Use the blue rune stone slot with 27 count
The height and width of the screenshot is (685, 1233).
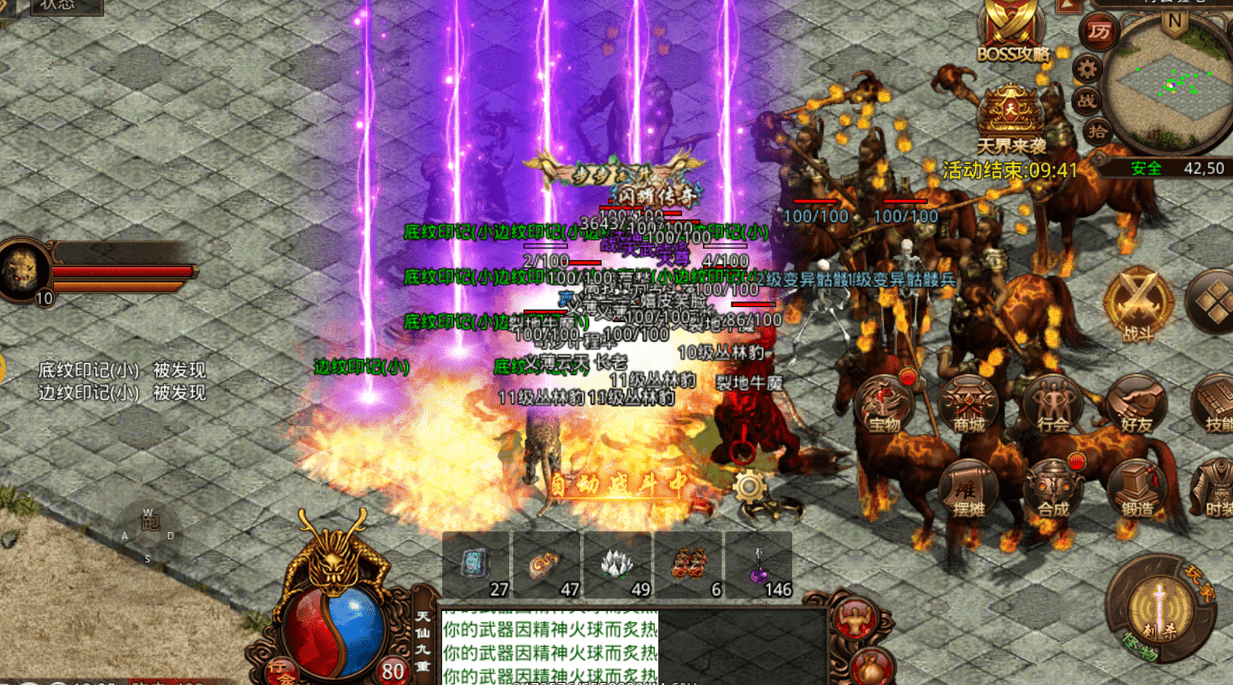(477, 565)
